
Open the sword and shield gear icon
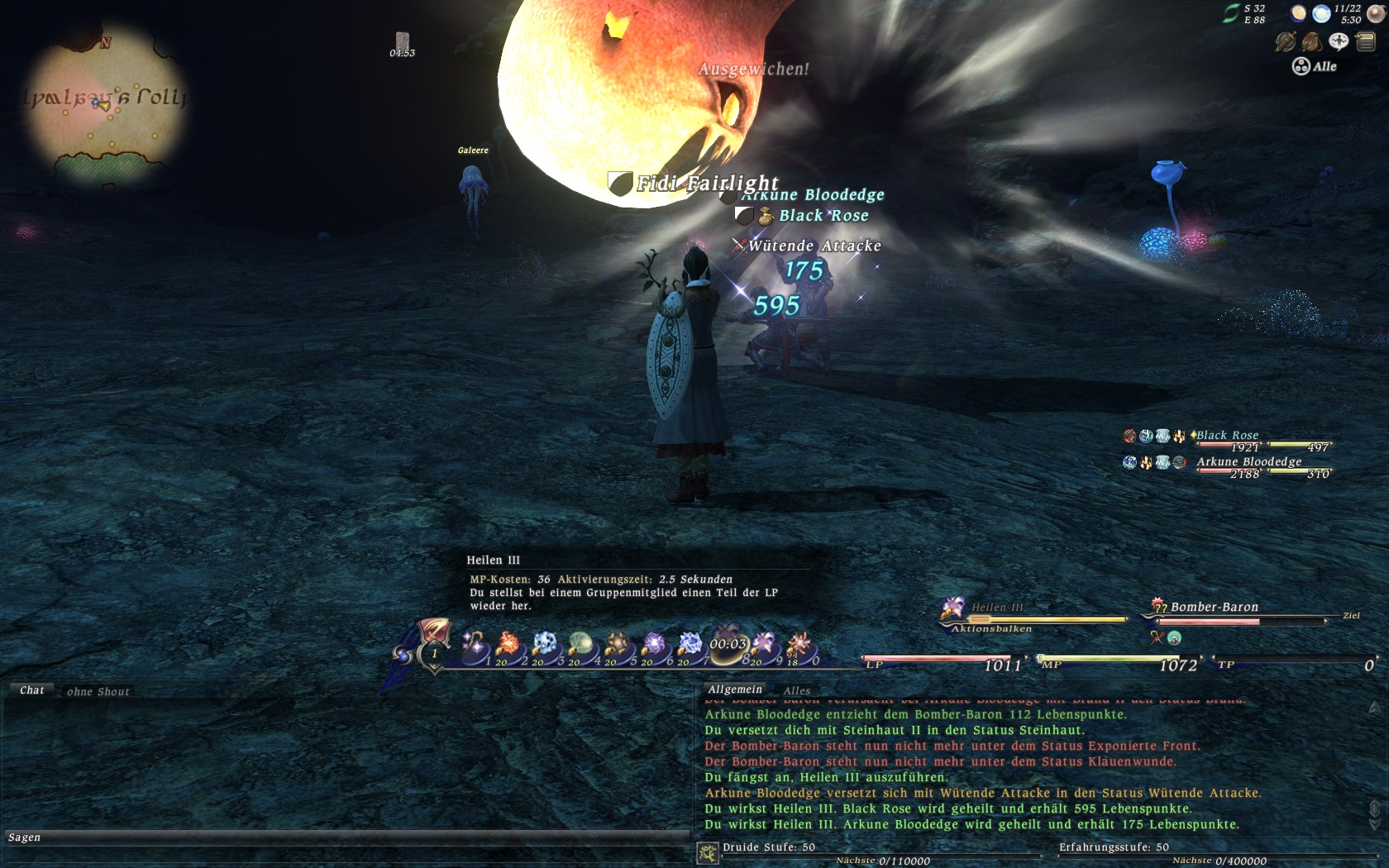(1286, 41)
